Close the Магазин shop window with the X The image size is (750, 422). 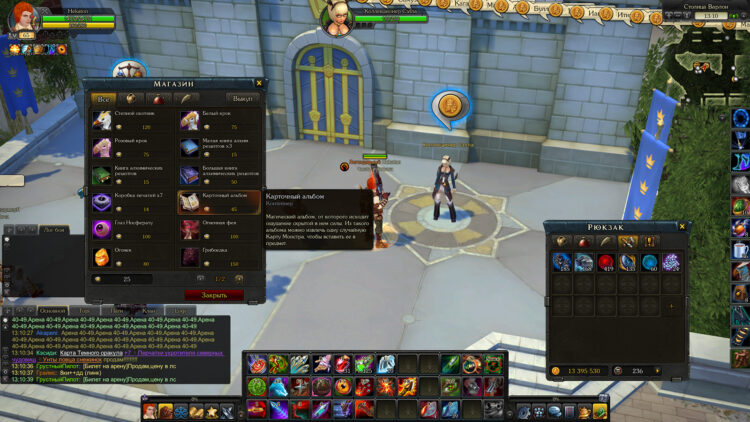[x=260, y=84]
